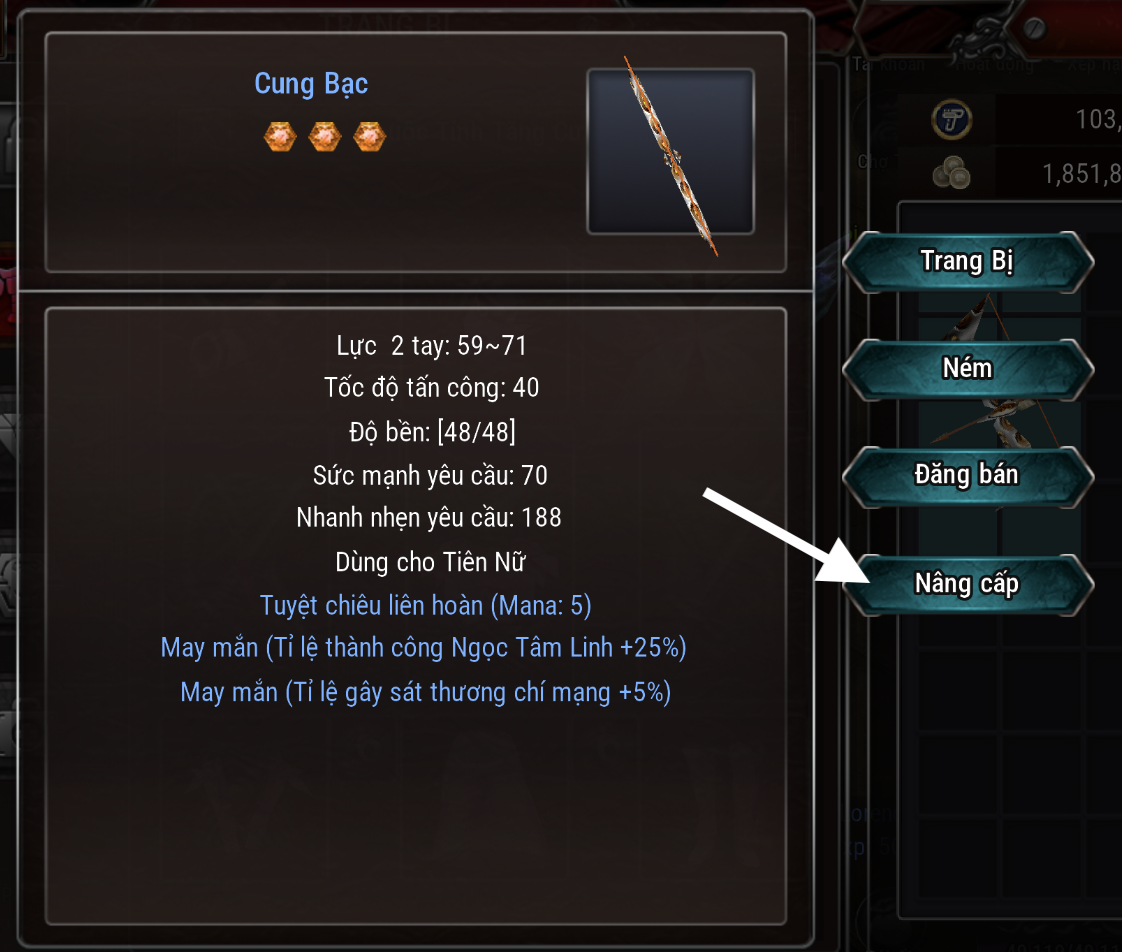Click the Cung Bạc bow item thumbnail
Screen dimensions: 1122x952
point(670,152)
